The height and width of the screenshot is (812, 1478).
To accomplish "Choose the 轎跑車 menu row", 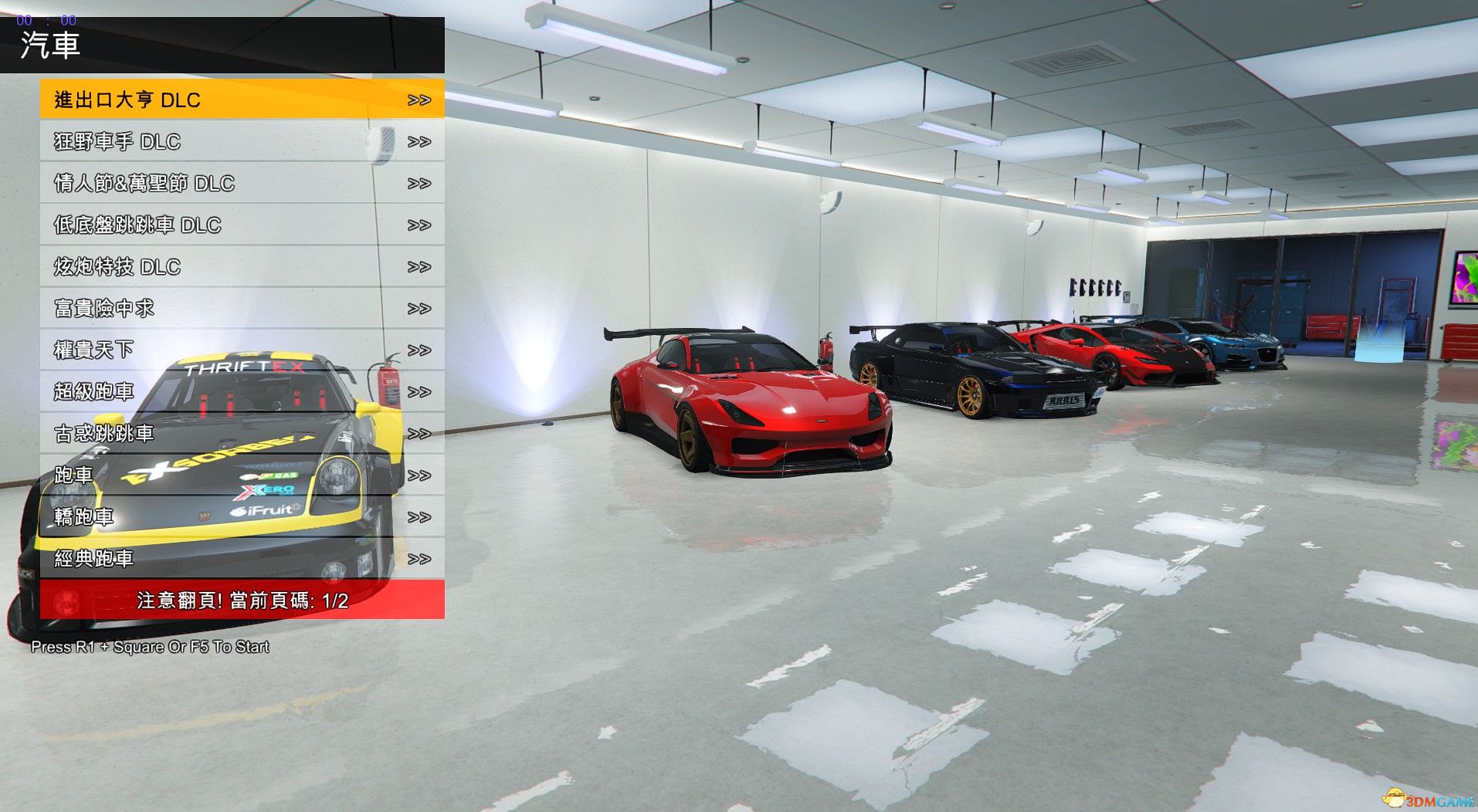I will click(242, 516).
